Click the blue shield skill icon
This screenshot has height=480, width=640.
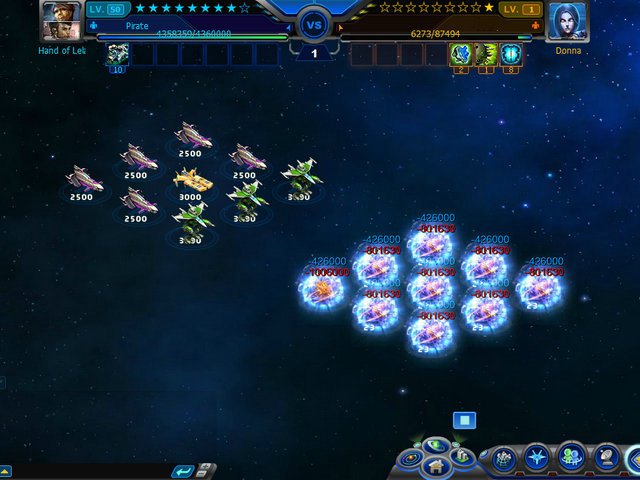coord(511,54)
